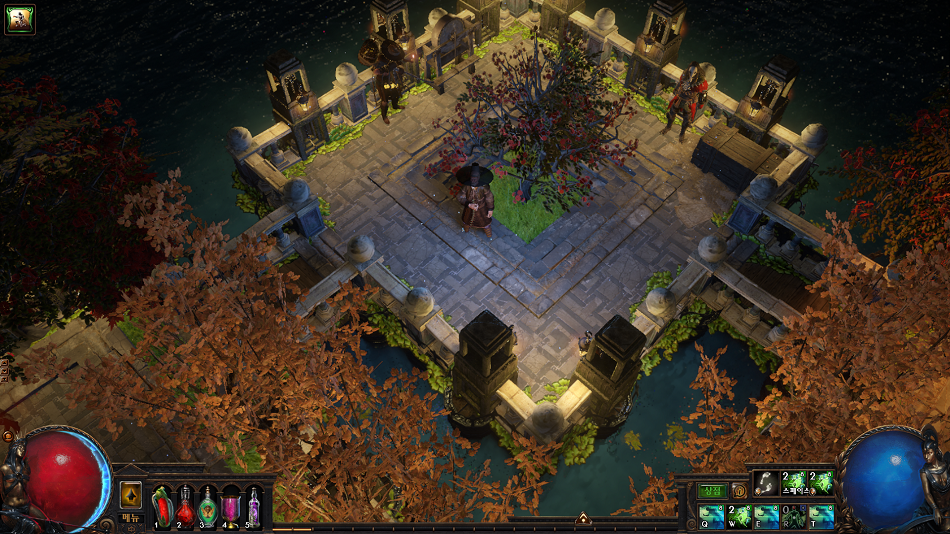The height and width of the screenshot is (534, 950).
Task: Click the green-framed buff icon
Action: point(20,19)
